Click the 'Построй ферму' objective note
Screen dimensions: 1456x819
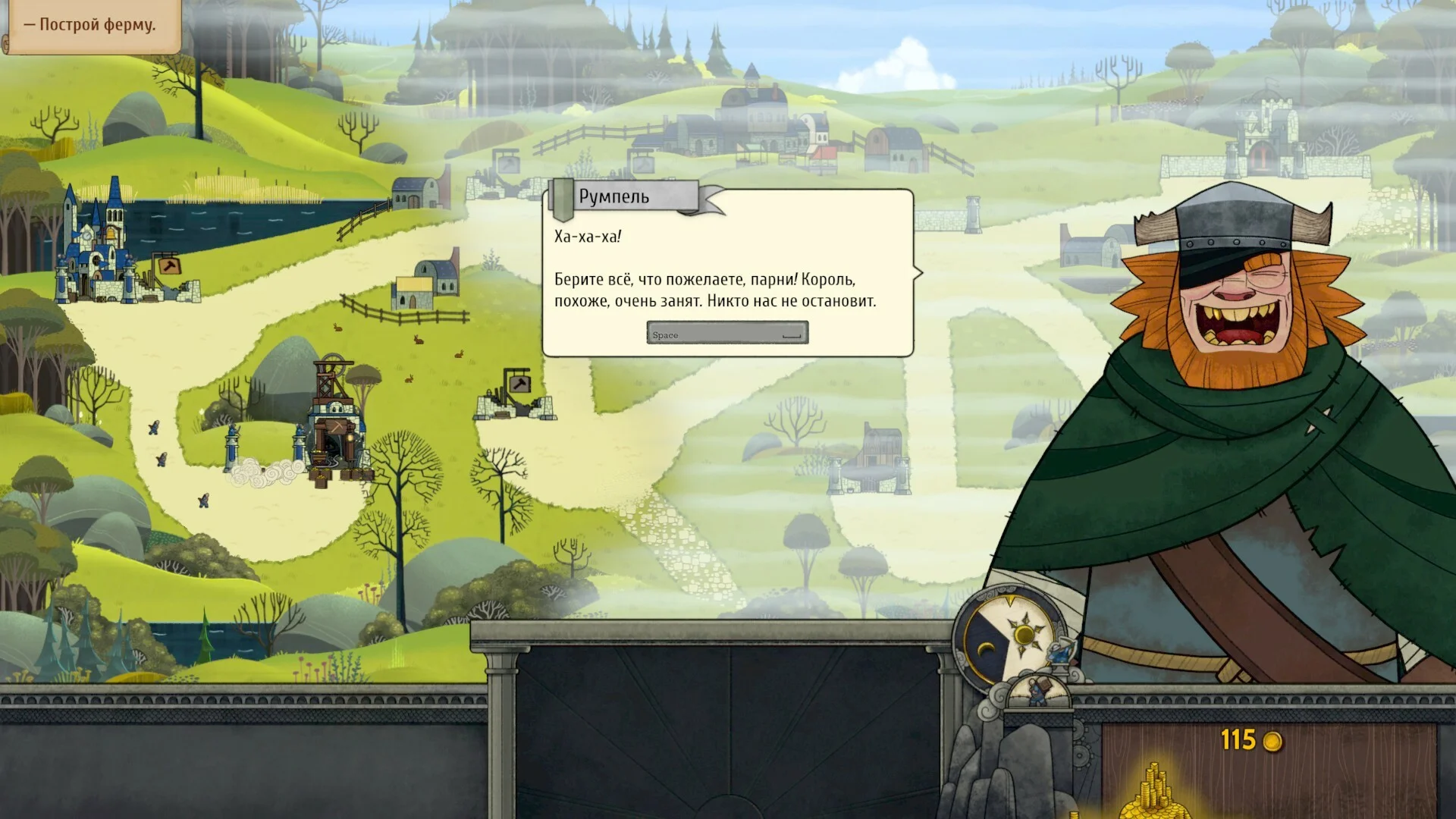(91, 25)
